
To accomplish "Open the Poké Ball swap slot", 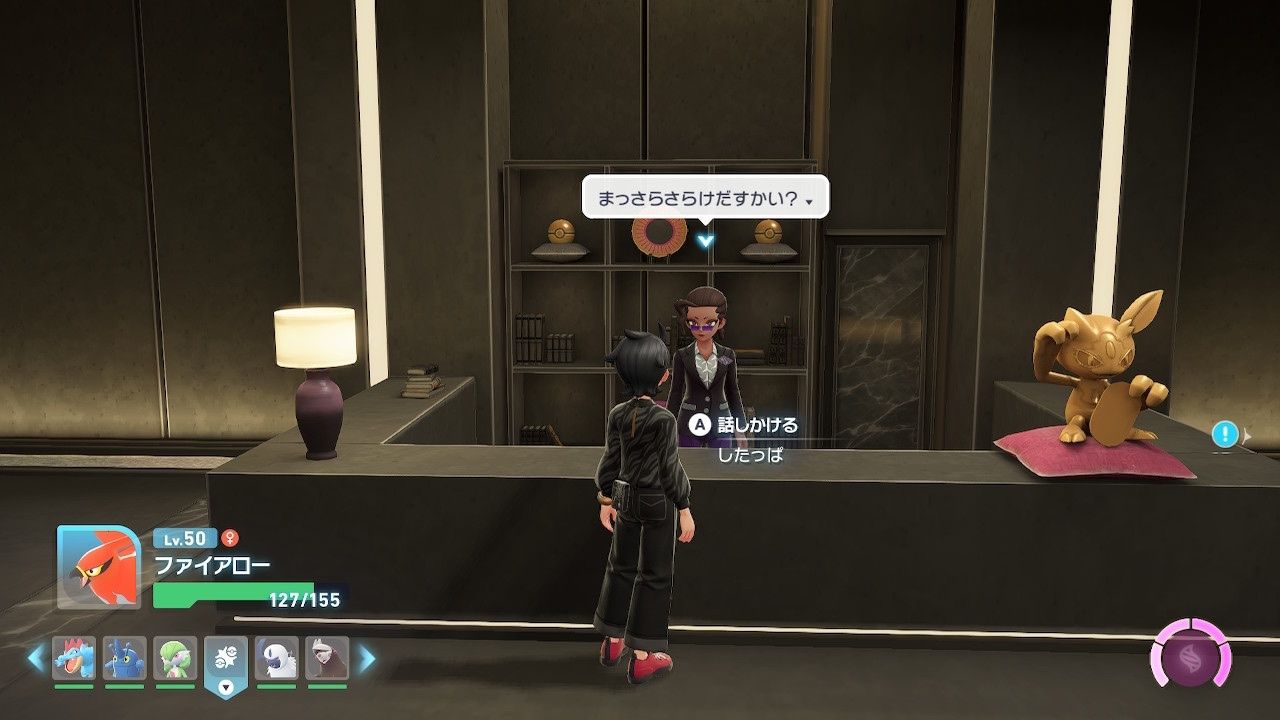I will (226, 662).
